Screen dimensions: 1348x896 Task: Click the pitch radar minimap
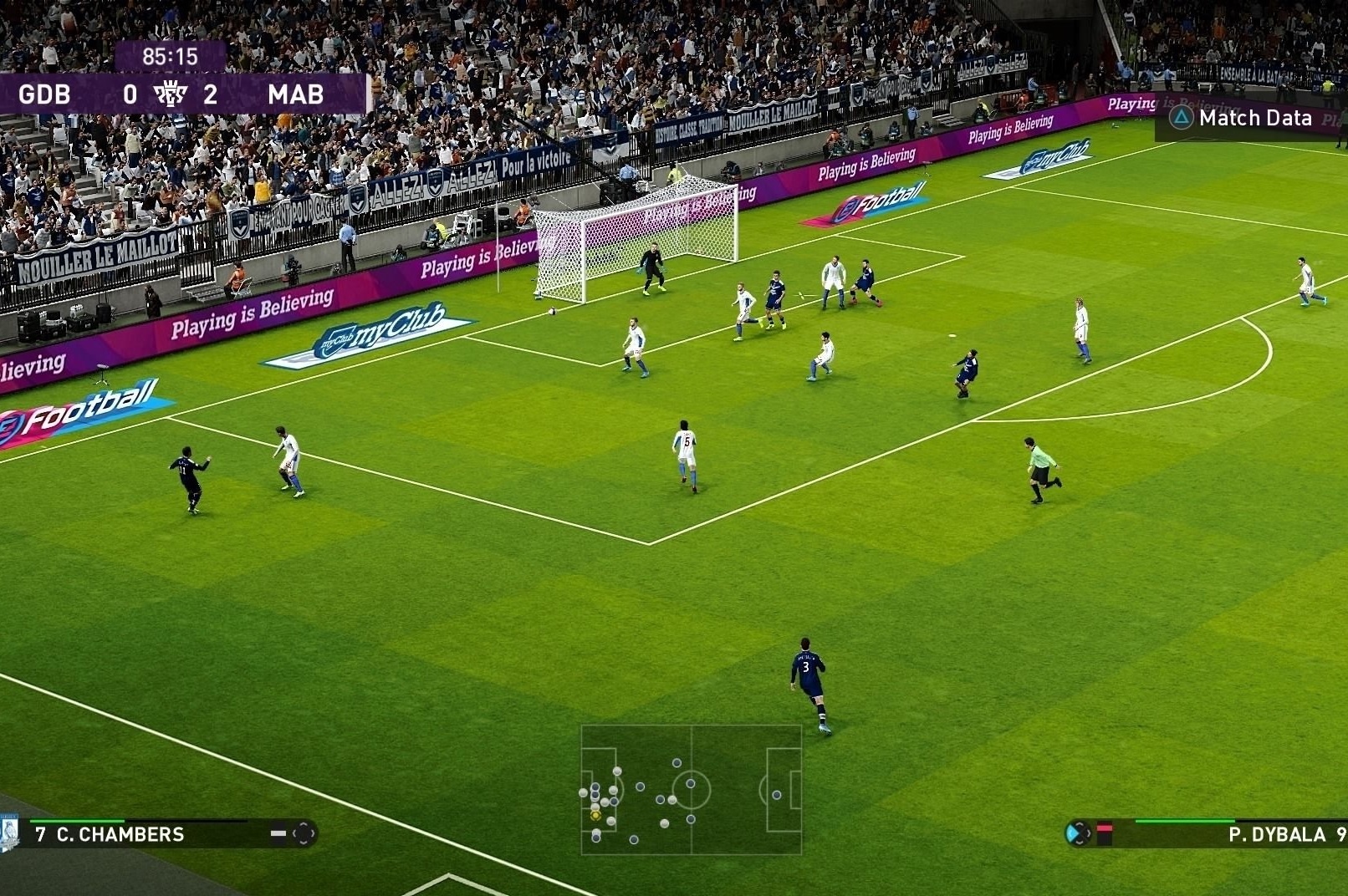691,789
